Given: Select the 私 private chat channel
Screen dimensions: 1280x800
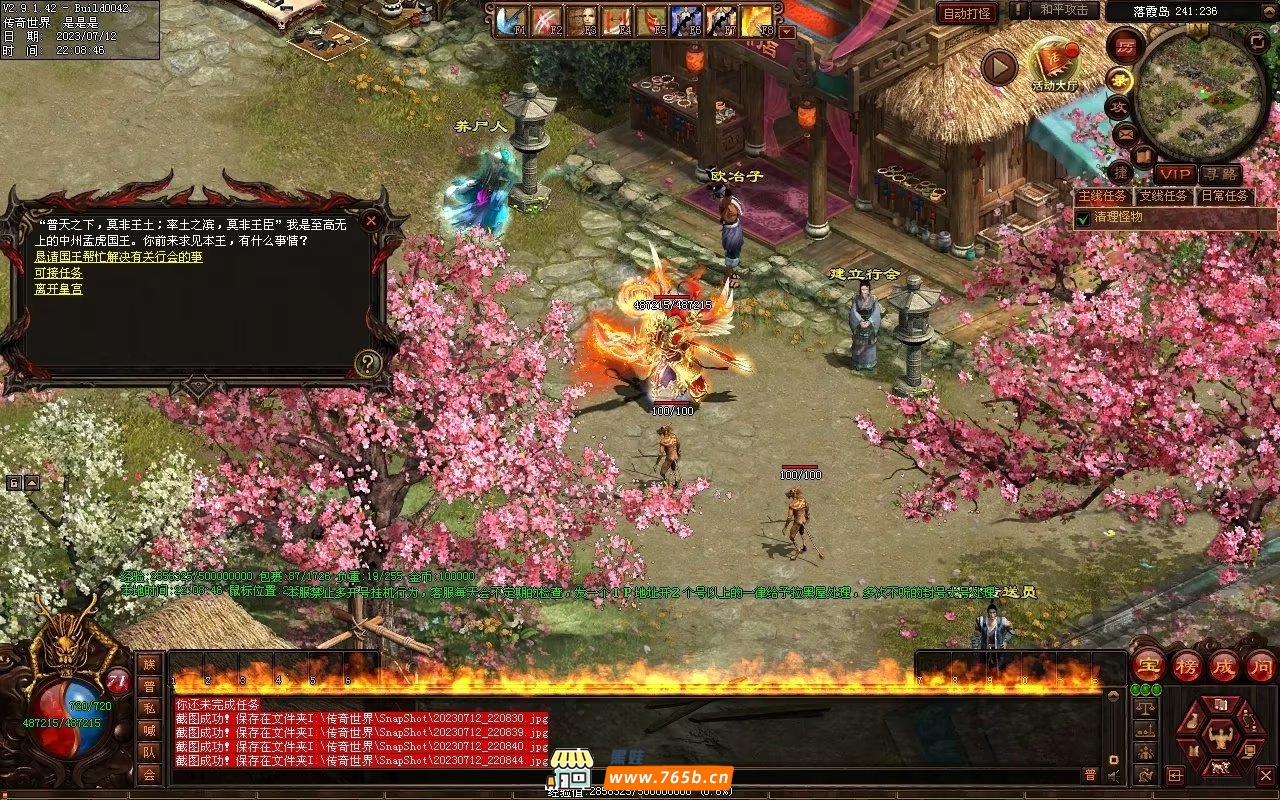Looking at the screenshot, I should tap(149, 708).
